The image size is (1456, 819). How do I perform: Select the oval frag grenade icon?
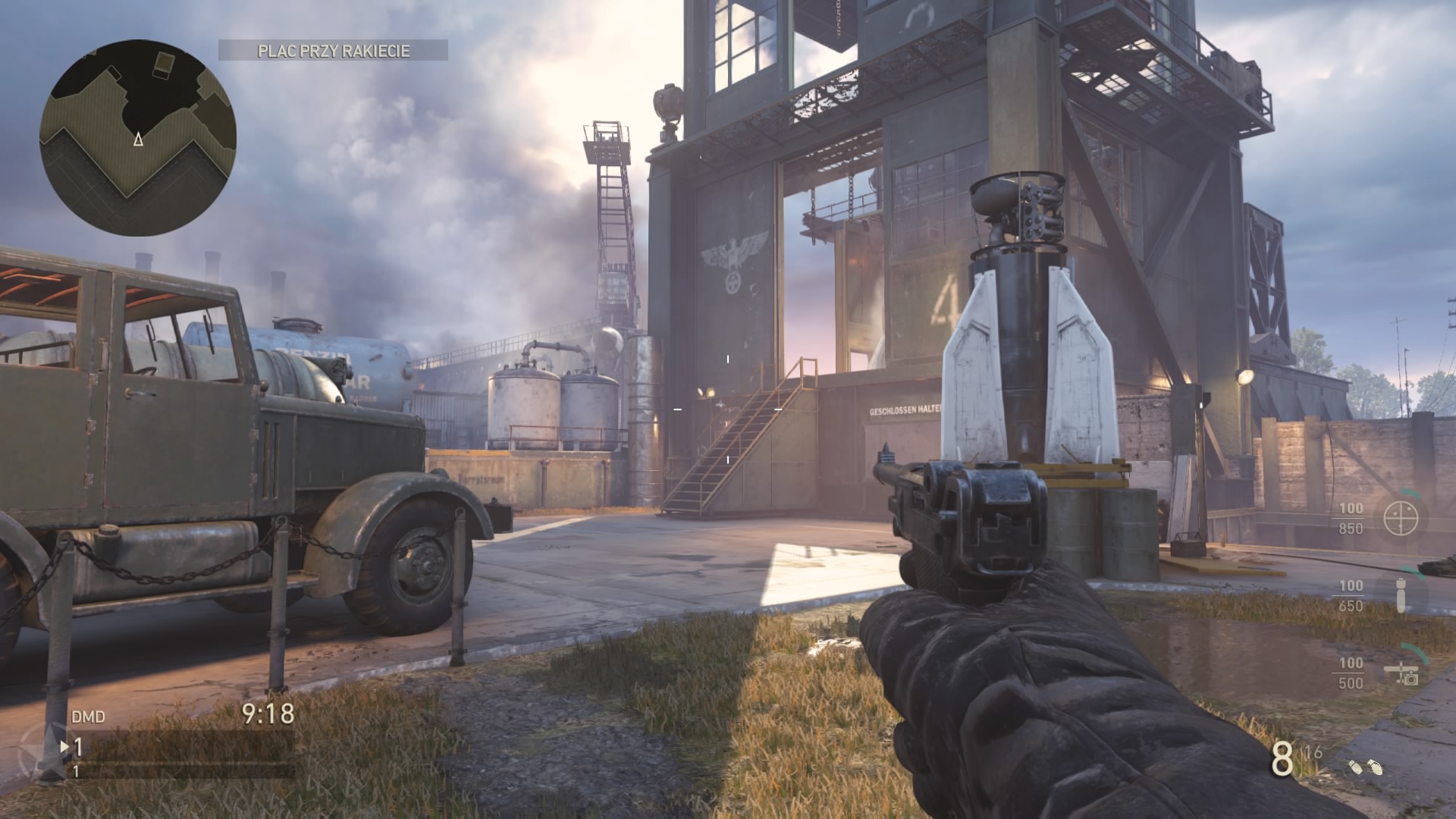pyautogui.click(x=1375, y=769)
